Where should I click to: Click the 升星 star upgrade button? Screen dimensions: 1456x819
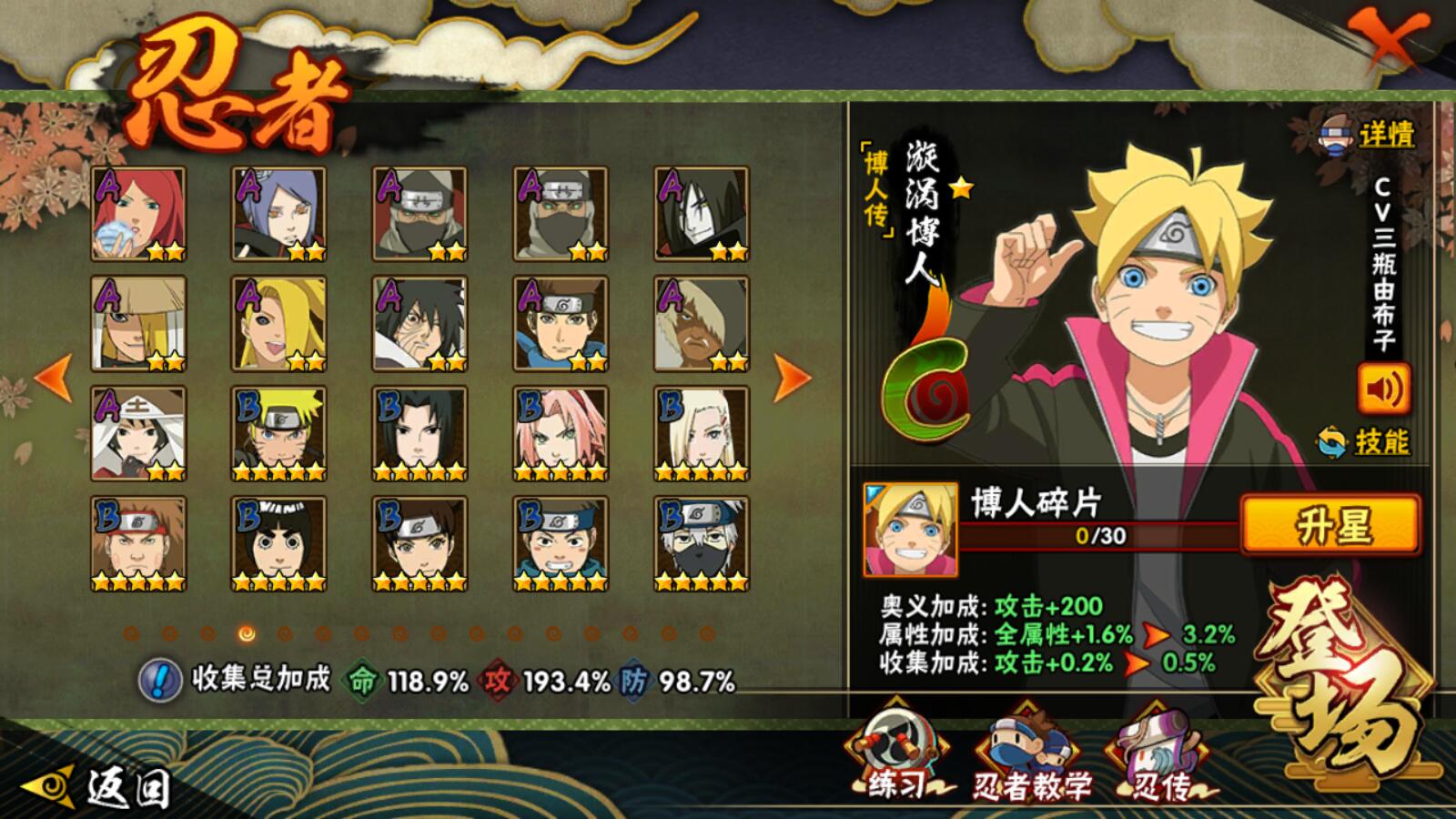[x=1330, y=524]
